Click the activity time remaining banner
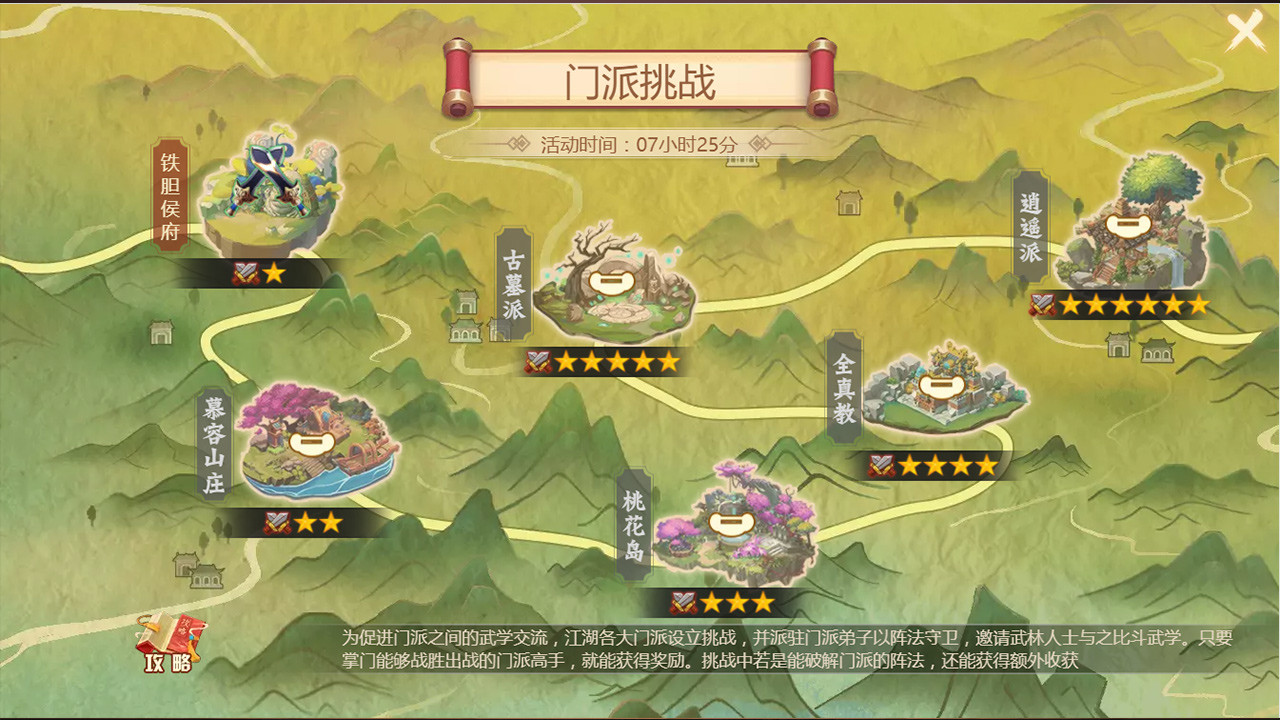The width and height of the screenshot is (1280, 720). 640,143
